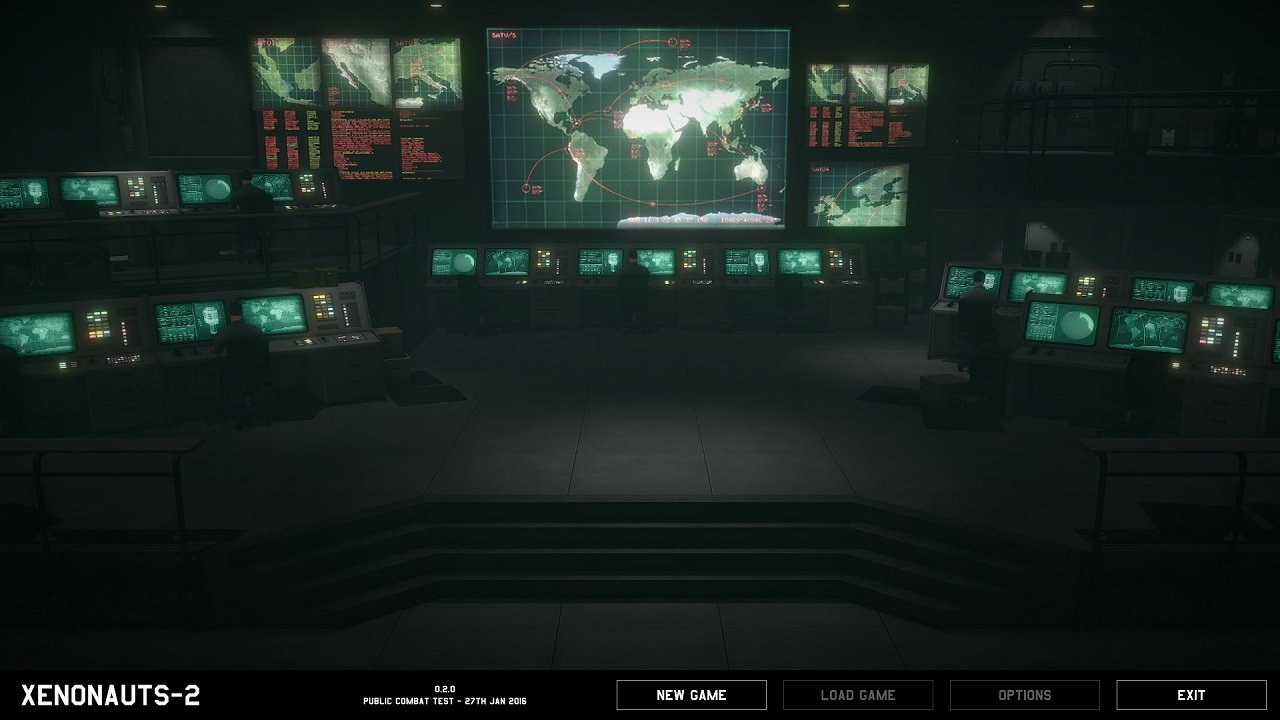Click the NEW GAME button
Viewport: 1280px width, 720px height.
[x=691, y=694]
